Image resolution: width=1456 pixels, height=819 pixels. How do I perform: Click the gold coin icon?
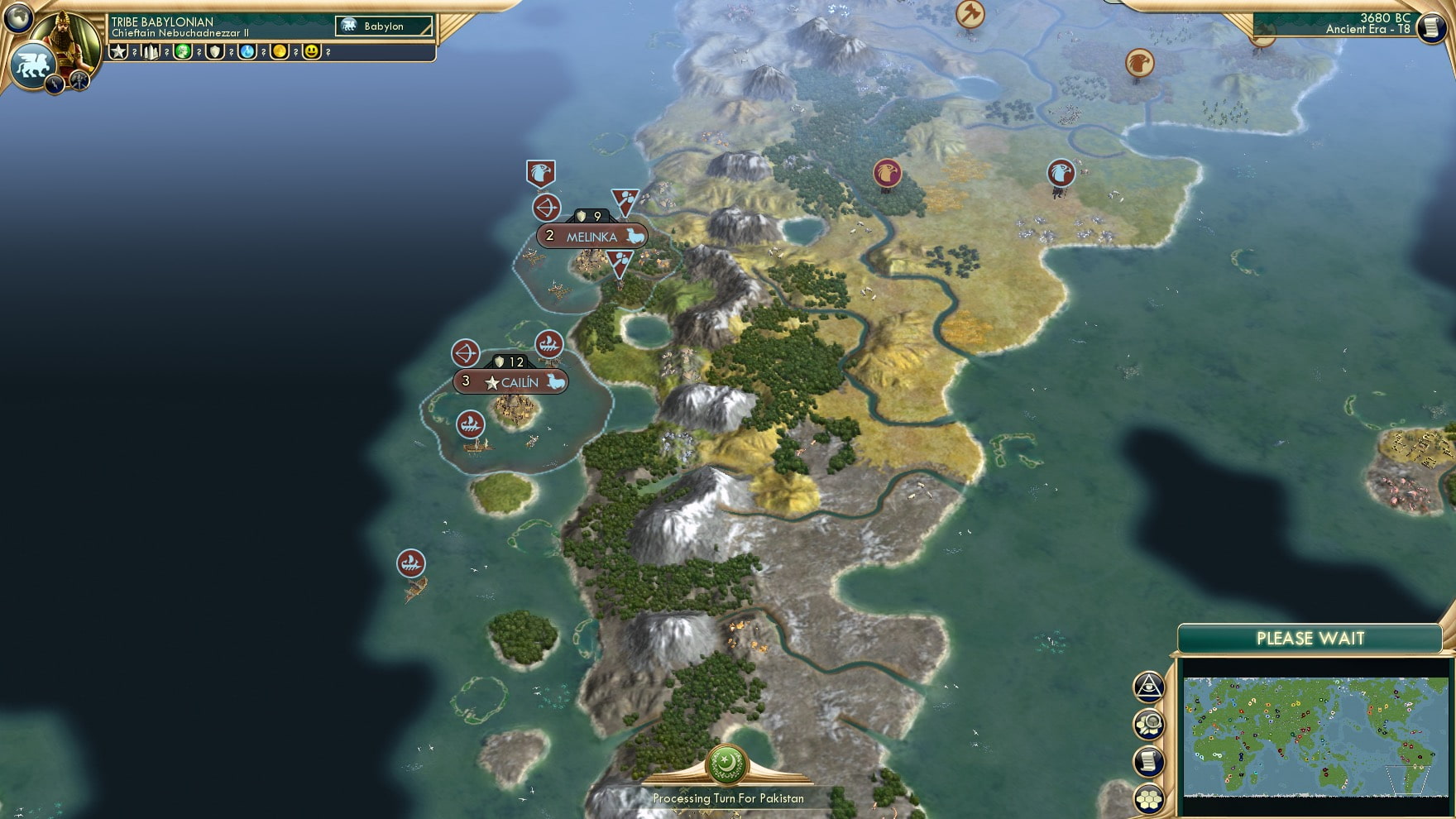pyautogui.click(x=280, y=51)
